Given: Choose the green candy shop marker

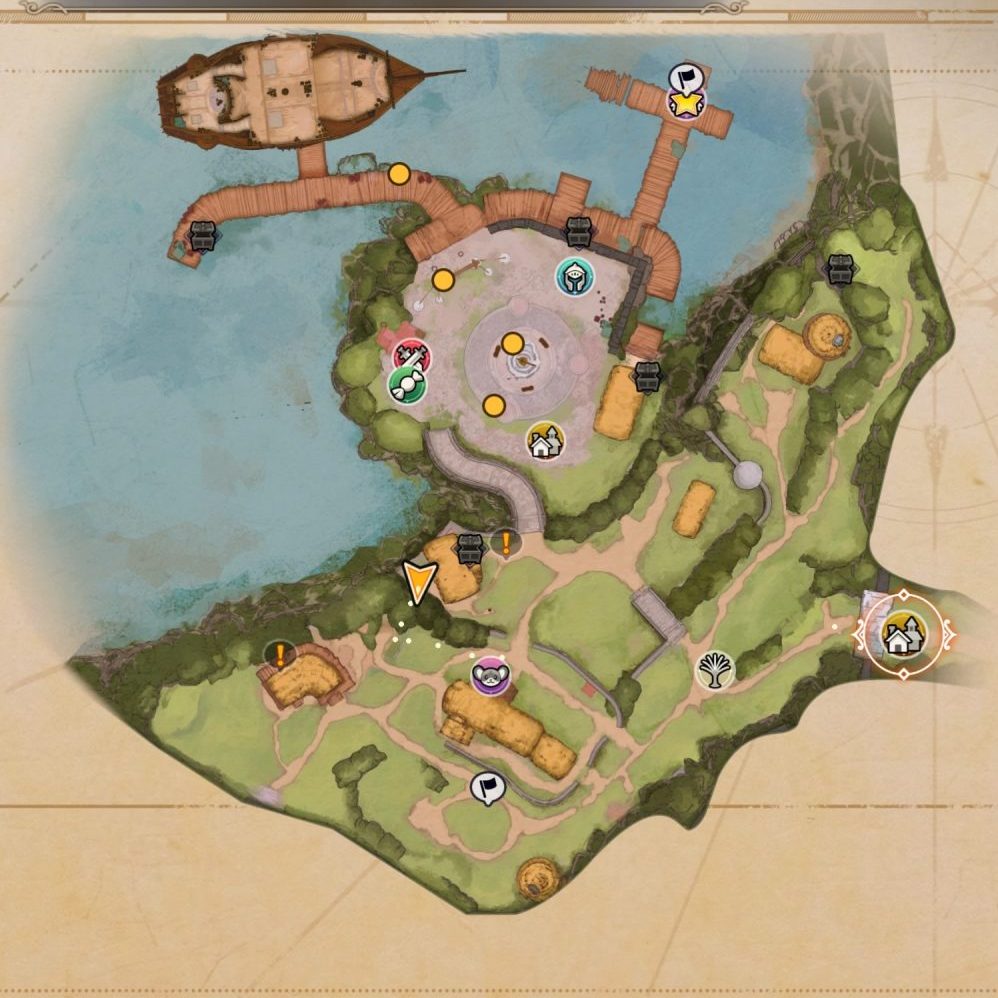Looking at the screenshot, I should click(x=407, y=385).
